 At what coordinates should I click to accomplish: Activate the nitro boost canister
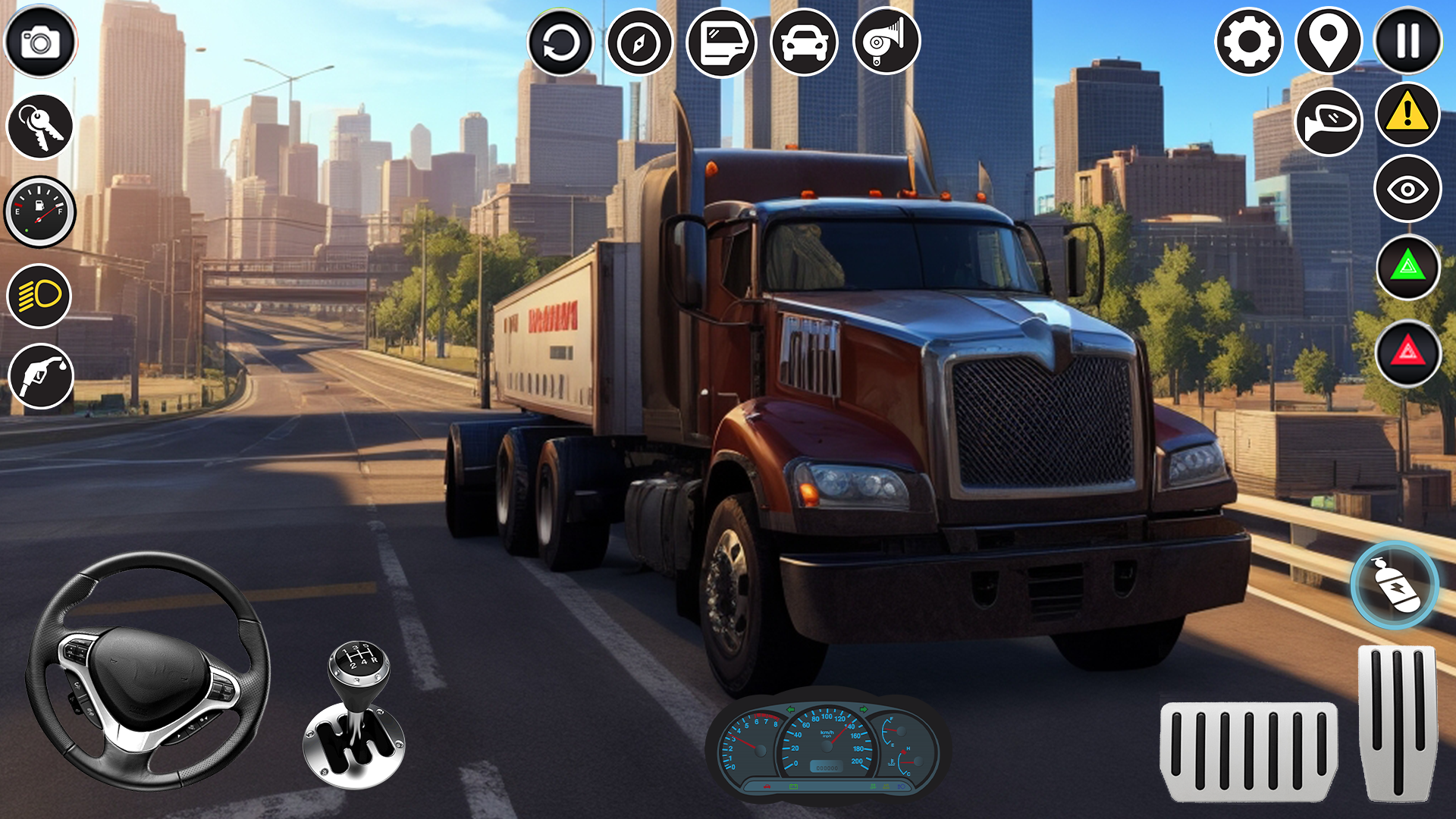coord(1394,585)
